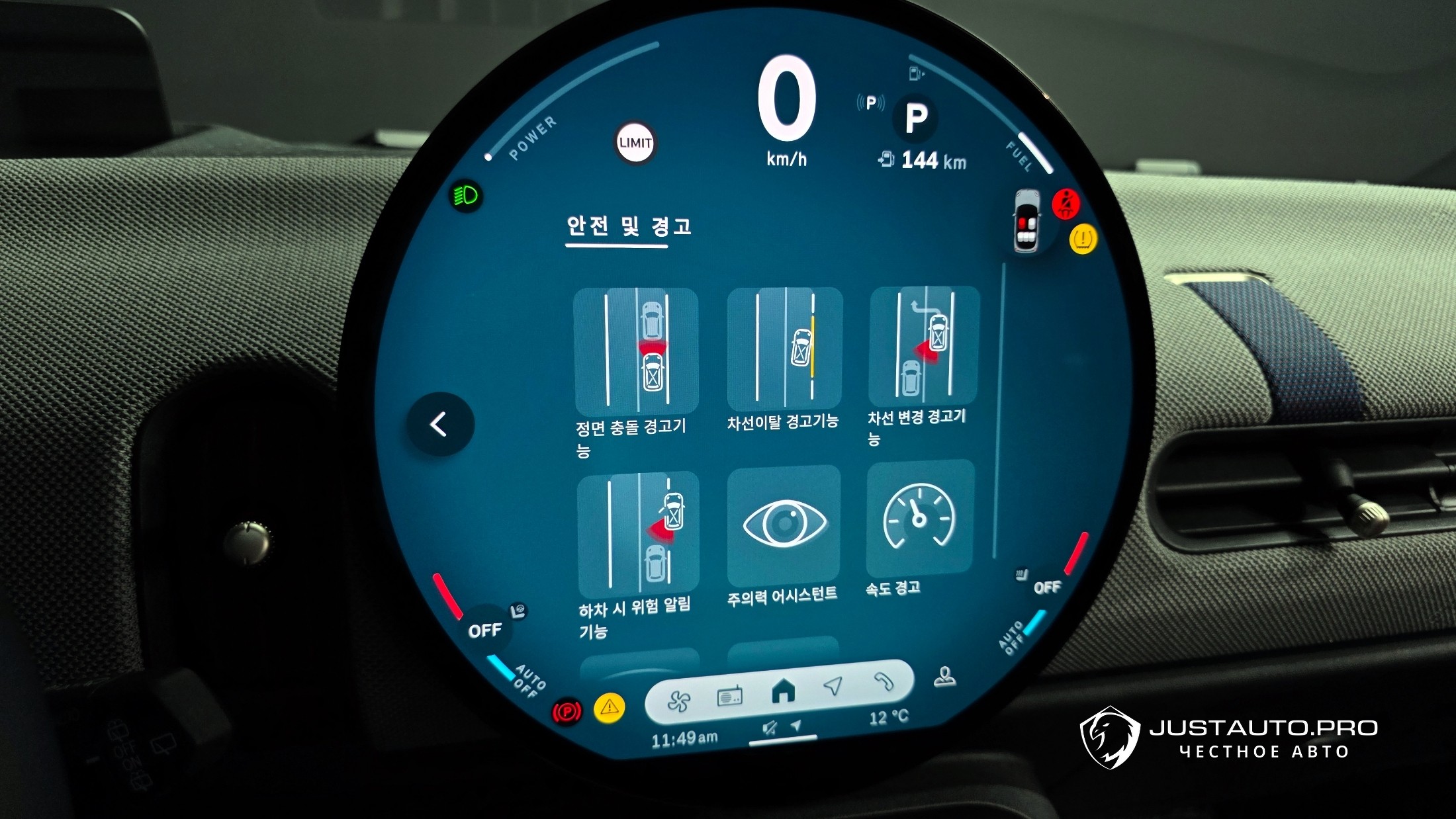Screen dimensions: 1456x819
Task: Open the 하차 시 위험 알림 기능 tile
Action: (638, 533)
